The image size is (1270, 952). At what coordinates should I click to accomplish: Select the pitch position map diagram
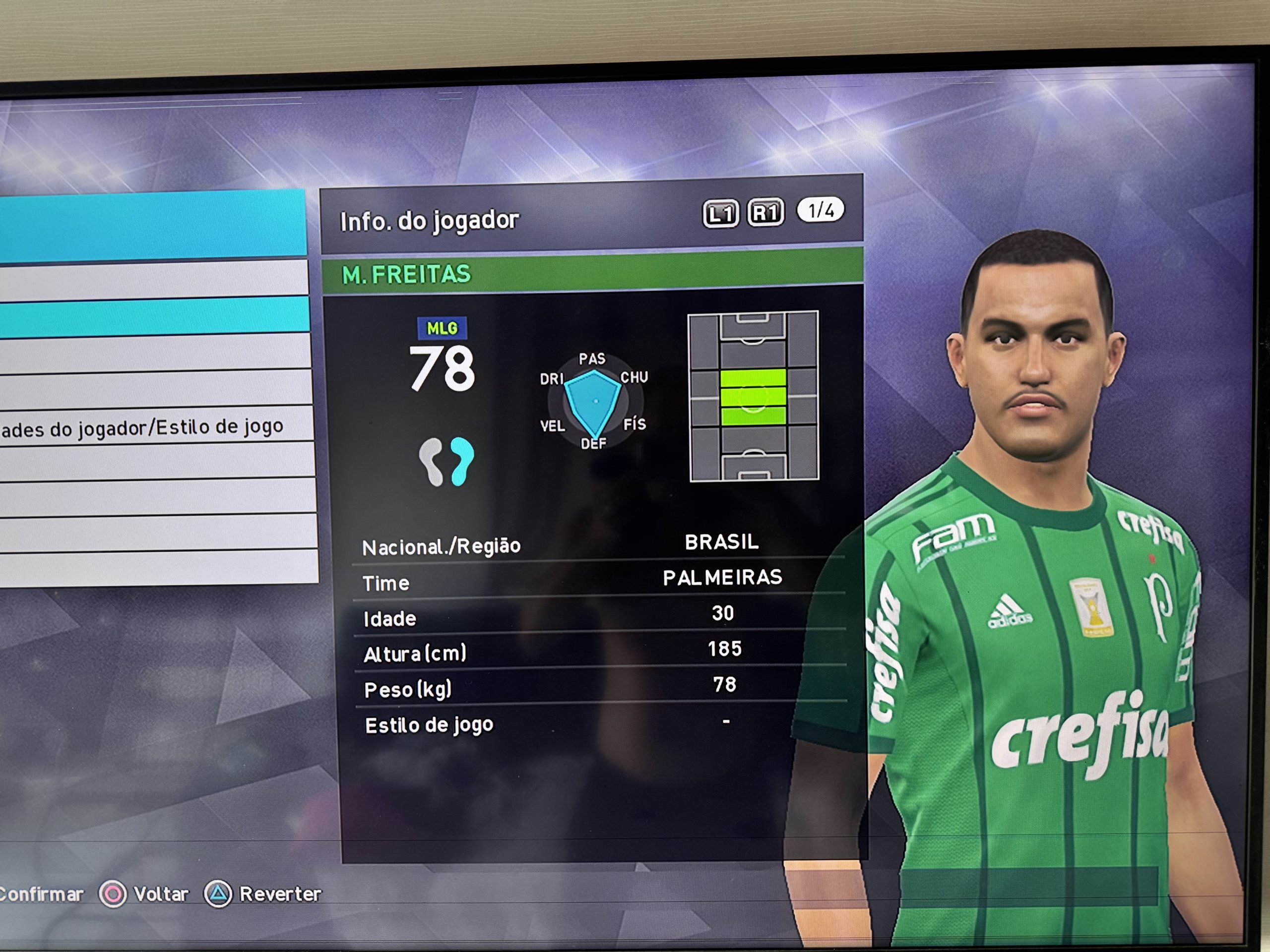coord(753,396)
